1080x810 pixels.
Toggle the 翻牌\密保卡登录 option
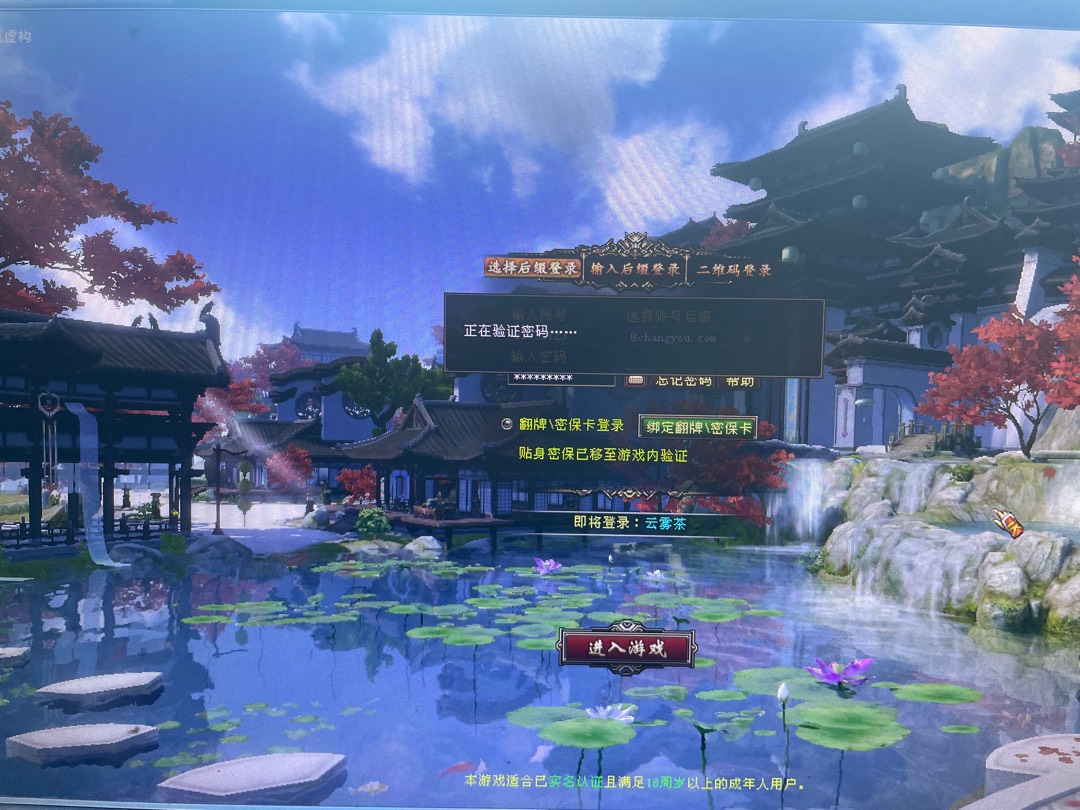point(507,425)
